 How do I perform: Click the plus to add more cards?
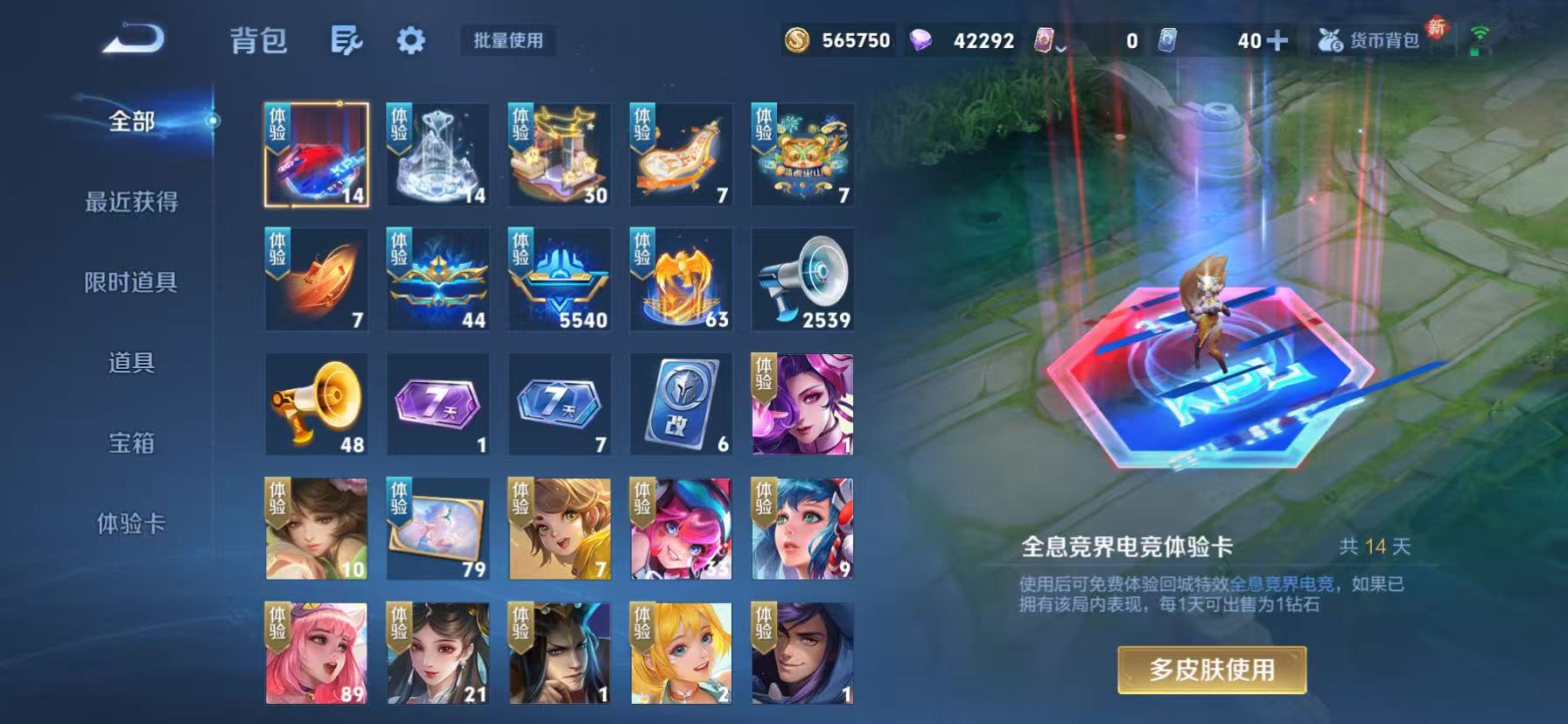coord(1276,39)
